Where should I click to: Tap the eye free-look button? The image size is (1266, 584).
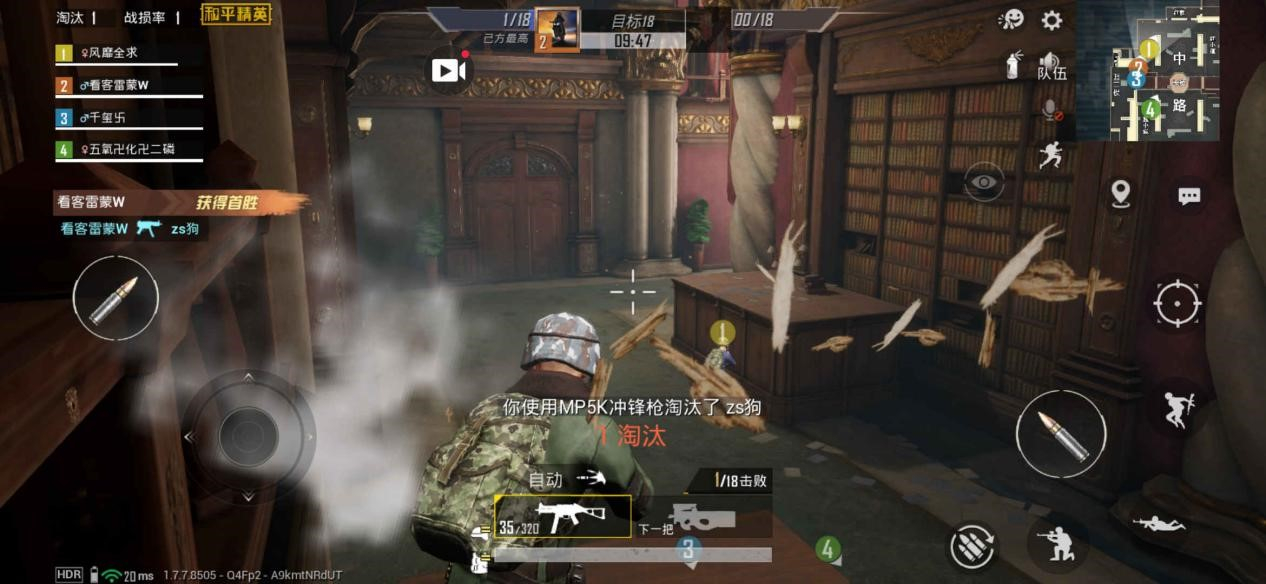click(984, 182)
